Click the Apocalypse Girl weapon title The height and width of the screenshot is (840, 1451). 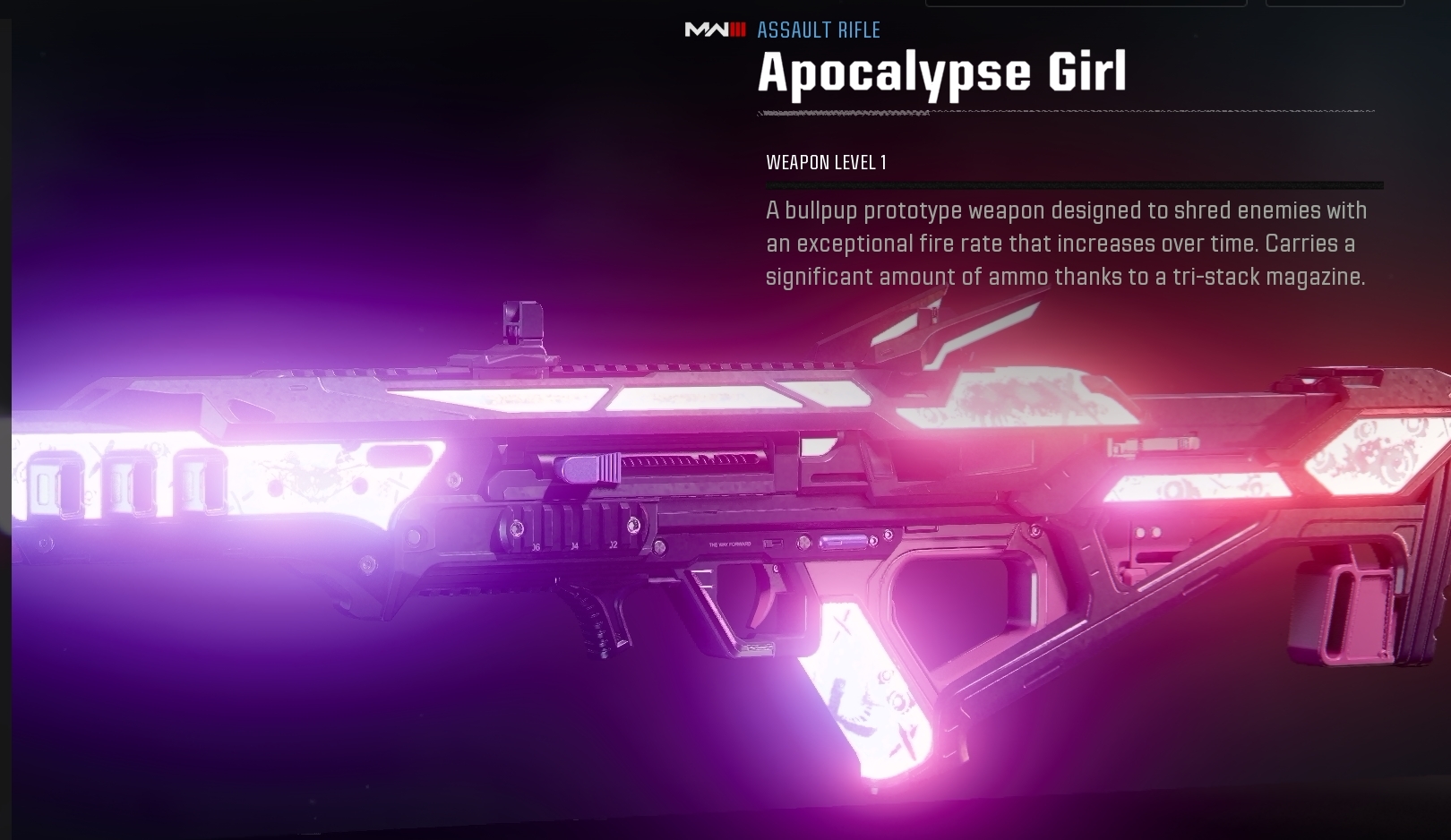click(x=942, y=72)
